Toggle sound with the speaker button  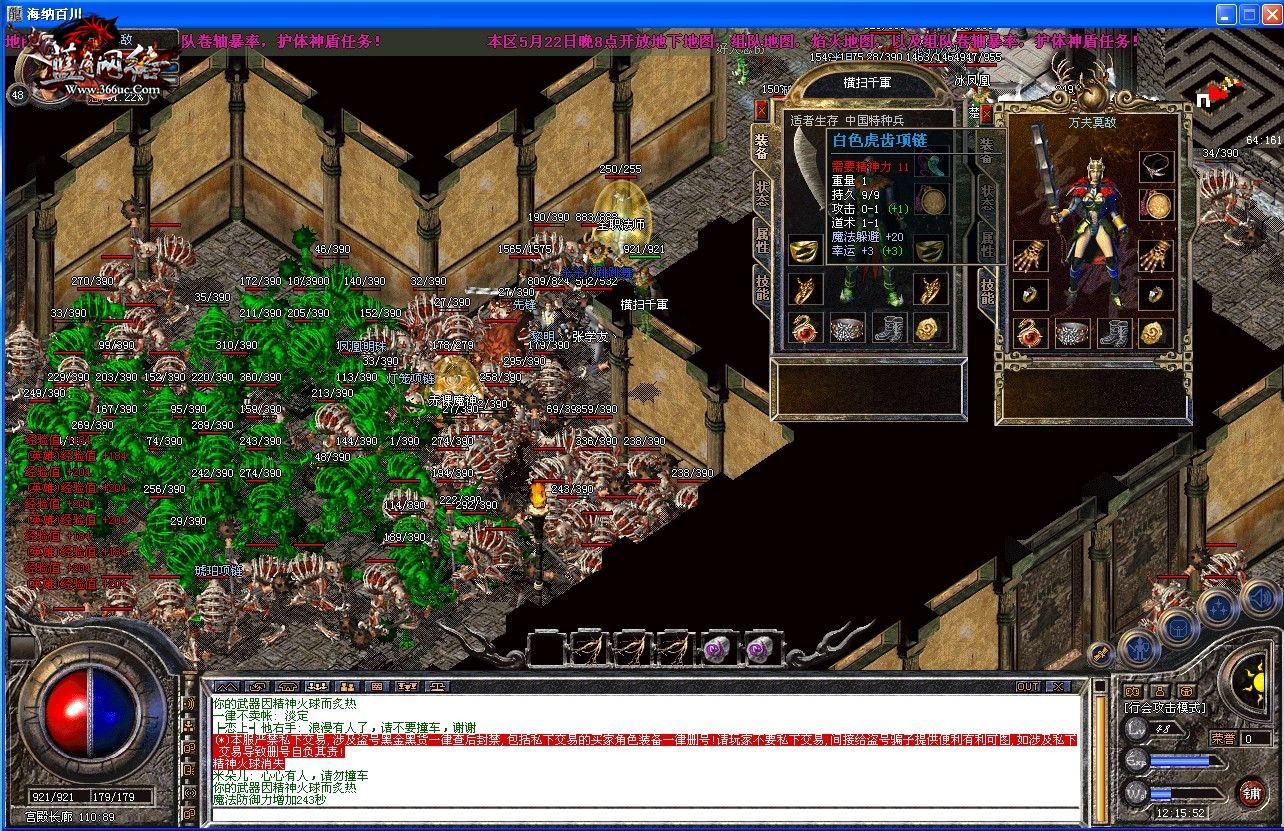point(1259,598)
